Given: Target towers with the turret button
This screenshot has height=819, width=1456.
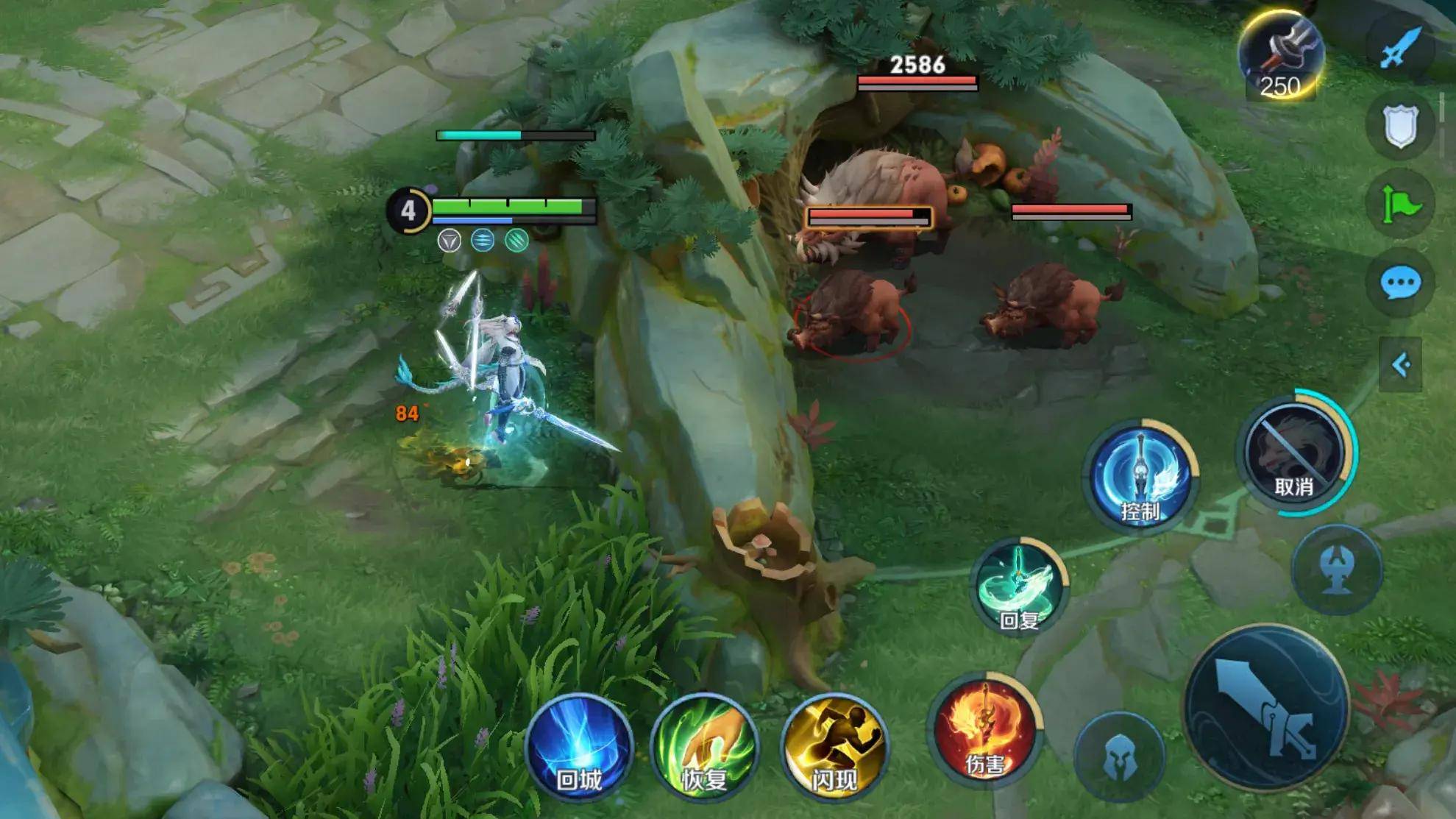Looking at the screenshot, I should pyautogui.click(x=1337, y=569).
